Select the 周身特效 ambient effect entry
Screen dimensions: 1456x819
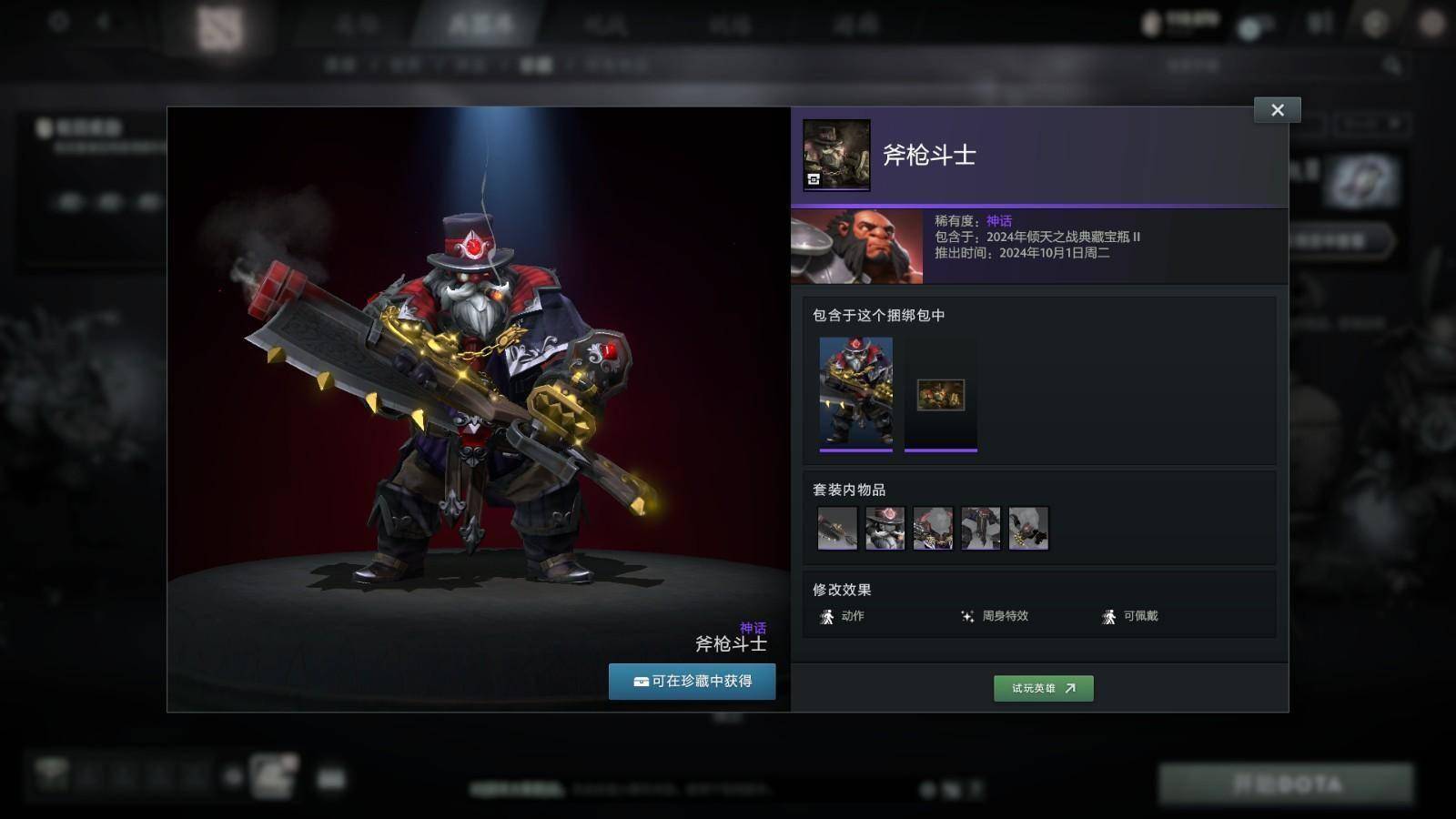[995, 616]
